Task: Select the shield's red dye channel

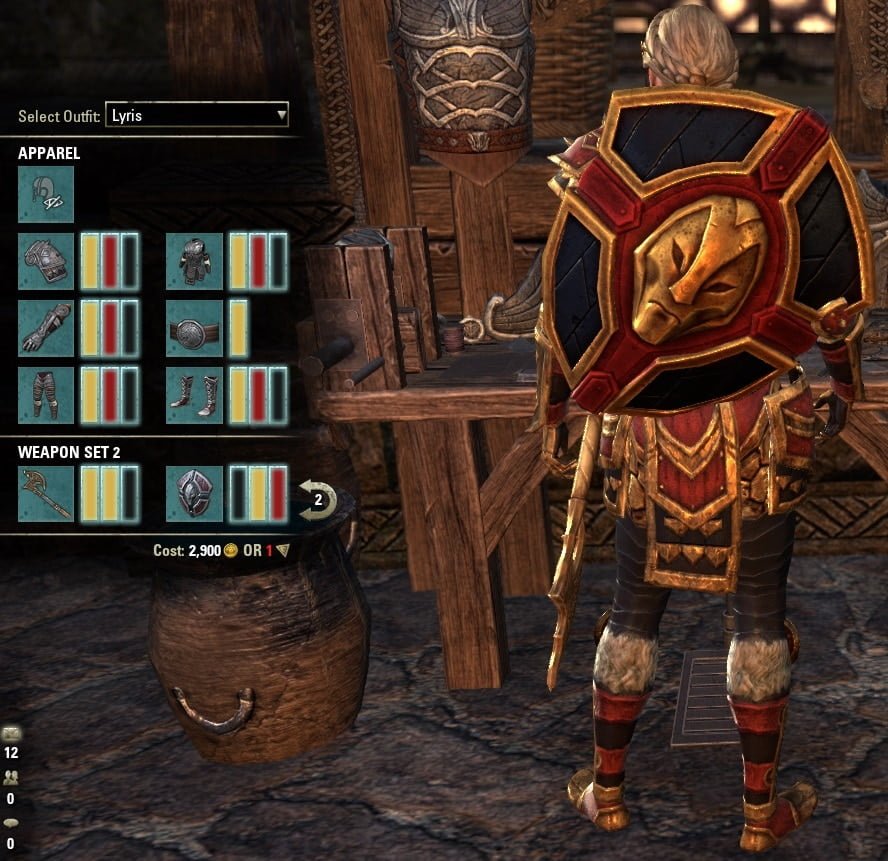Action: pyautogui.click(x=277, y=493)
